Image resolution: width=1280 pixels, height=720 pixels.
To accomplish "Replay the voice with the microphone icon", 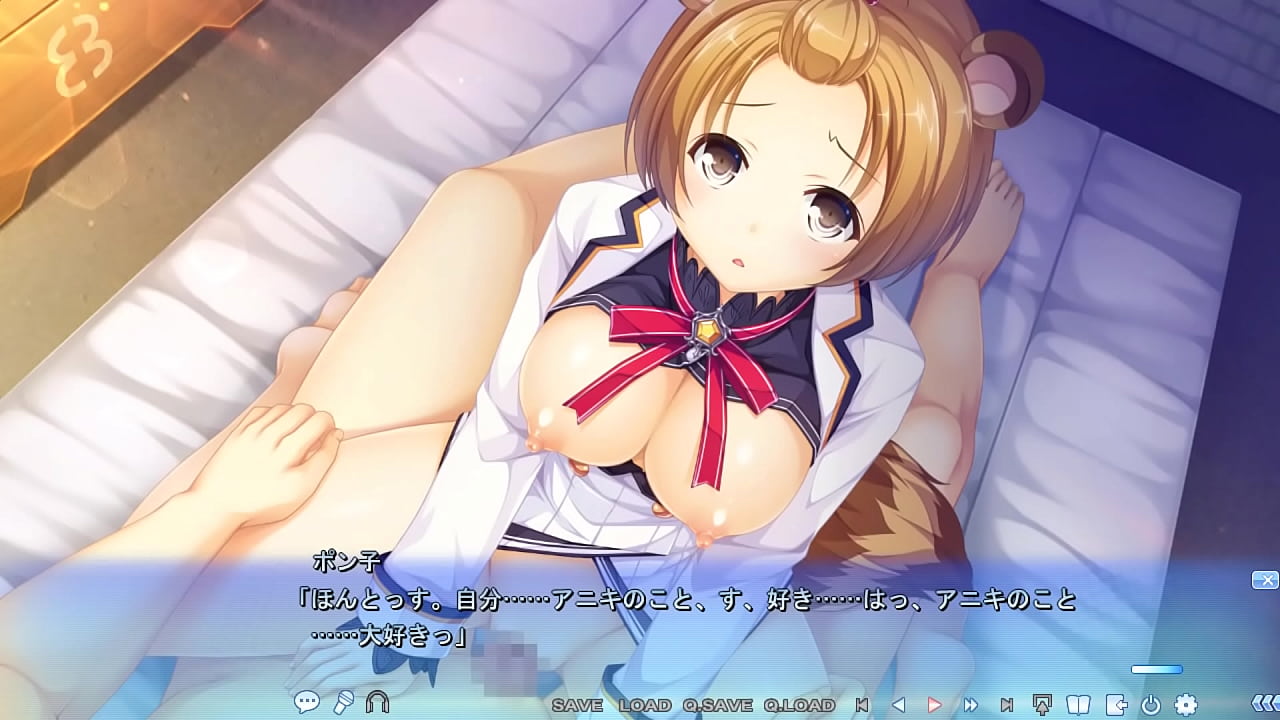I will click(343, 703).
